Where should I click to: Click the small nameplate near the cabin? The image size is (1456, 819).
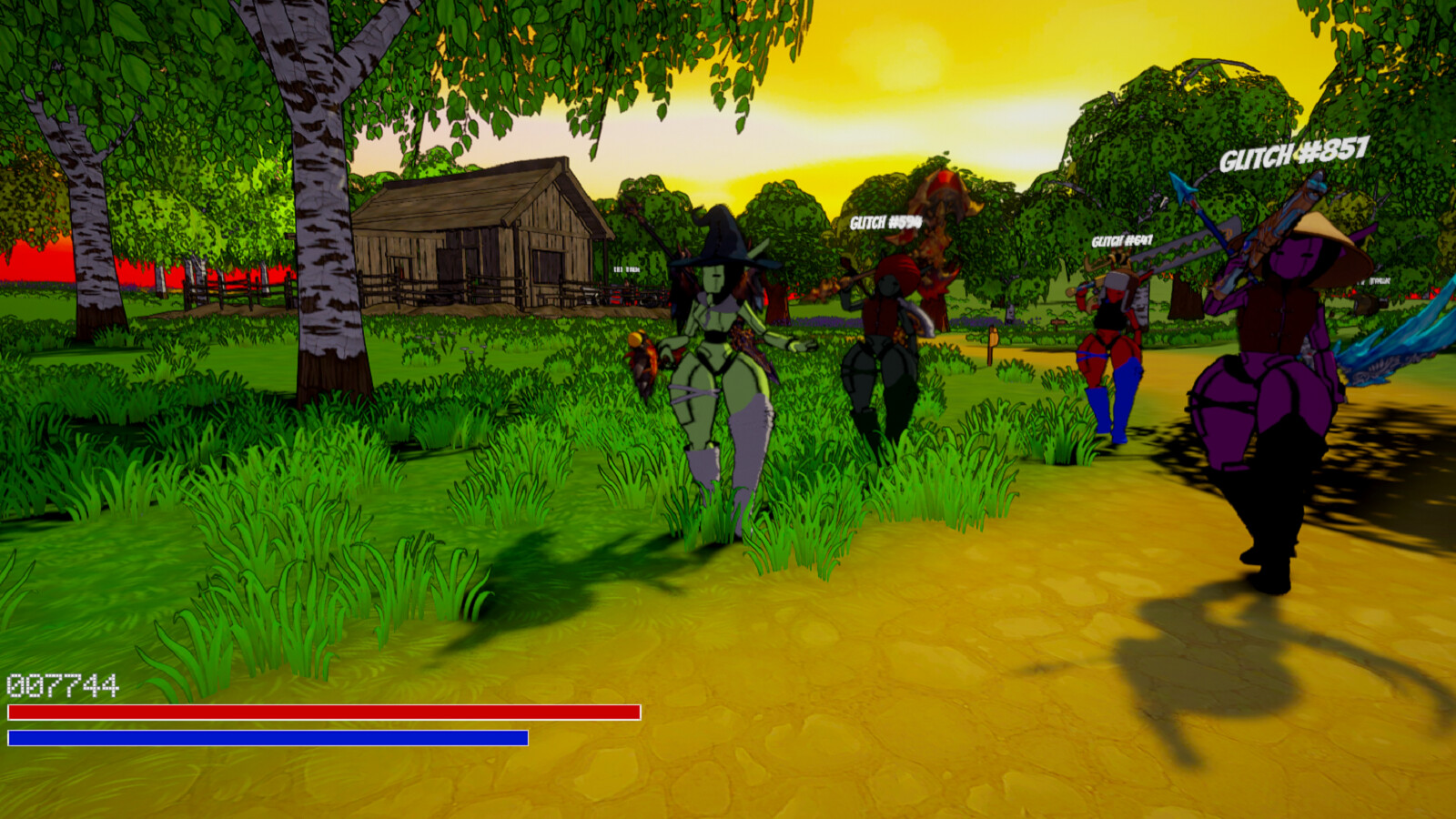pyautogui.click(x=626, y=270)
